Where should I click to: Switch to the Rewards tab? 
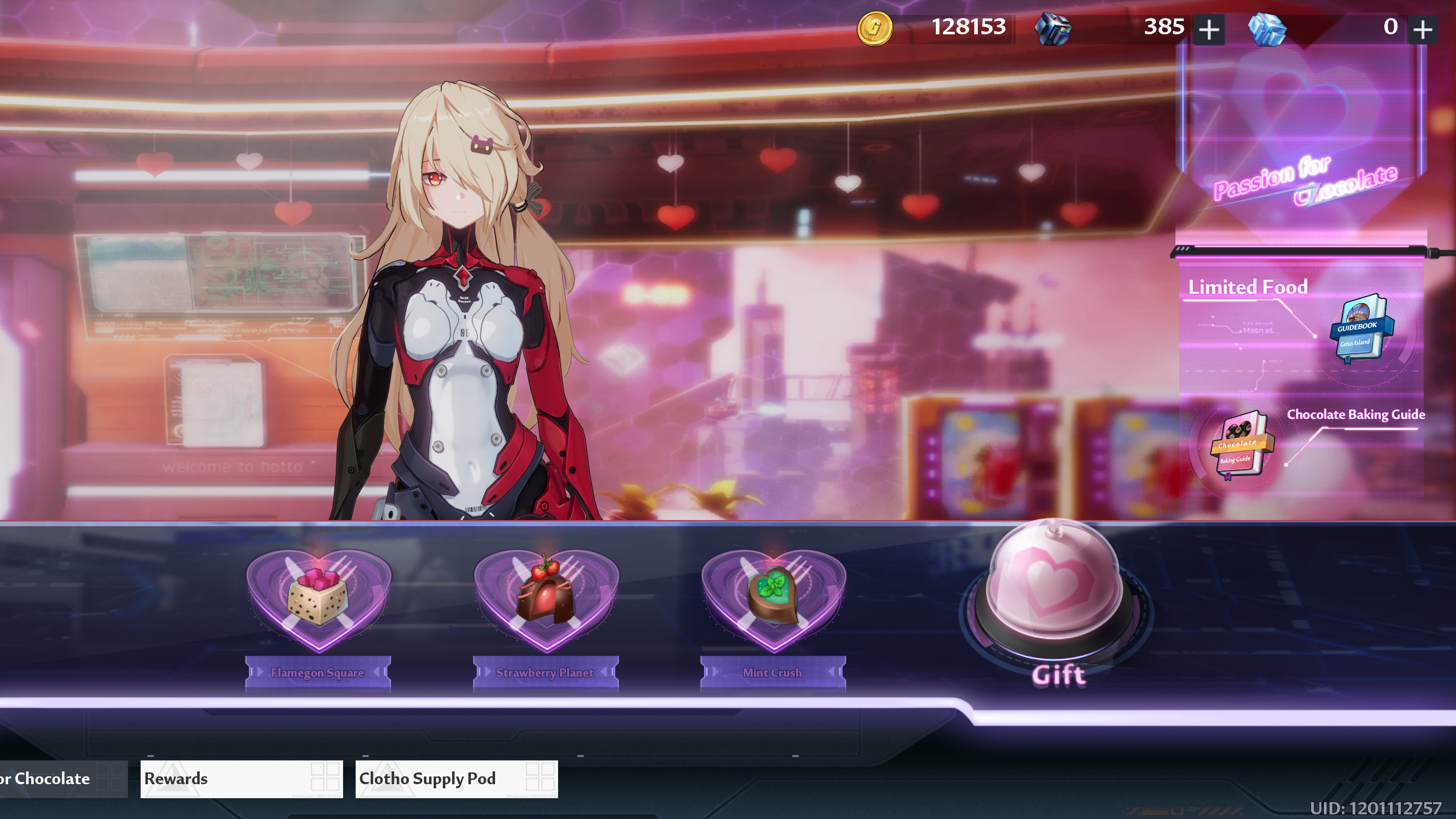[241, 779]
